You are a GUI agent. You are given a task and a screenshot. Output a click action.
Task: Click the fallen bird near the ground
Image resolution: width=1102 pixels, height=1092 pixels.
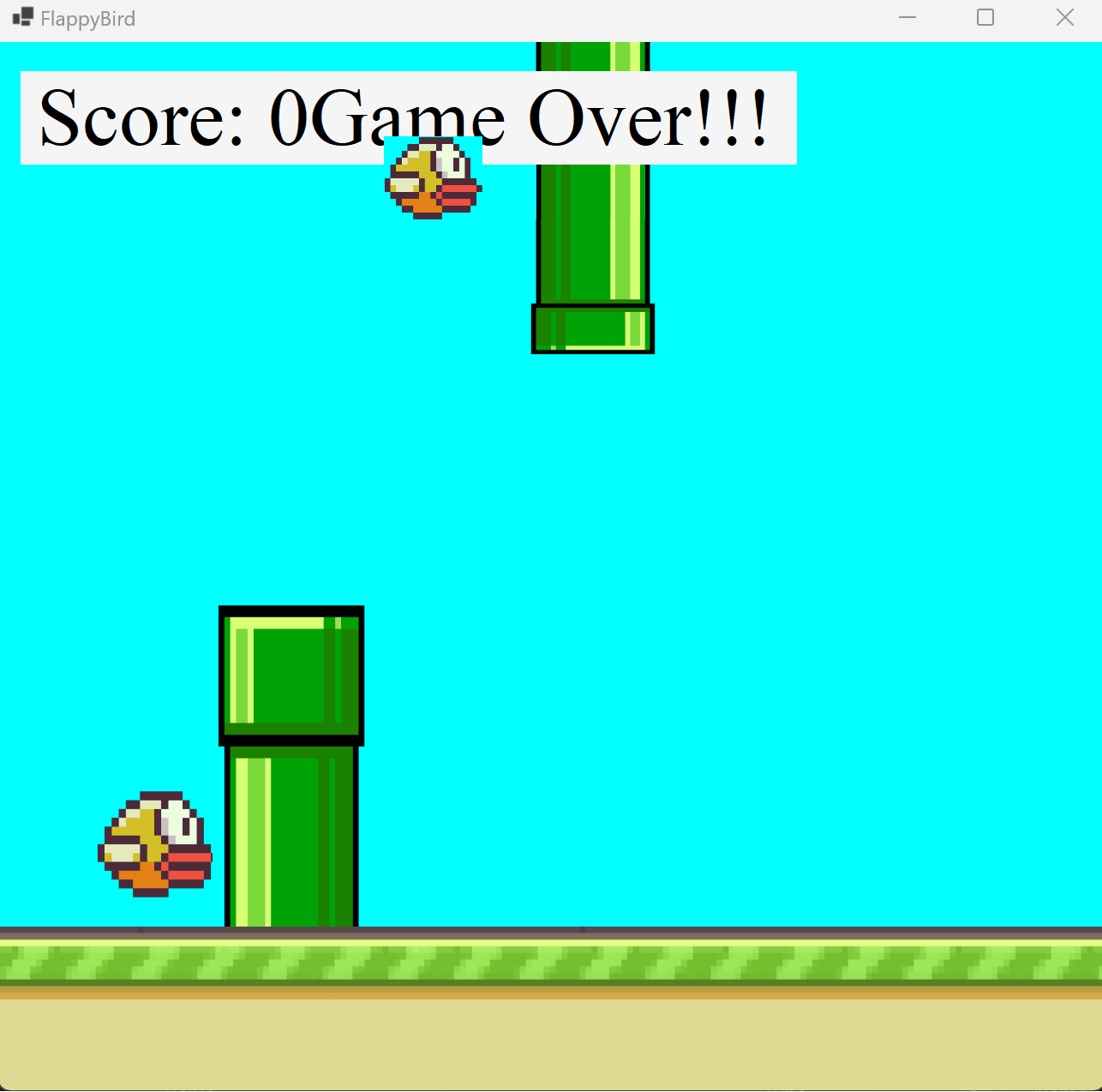coord(154,844)
